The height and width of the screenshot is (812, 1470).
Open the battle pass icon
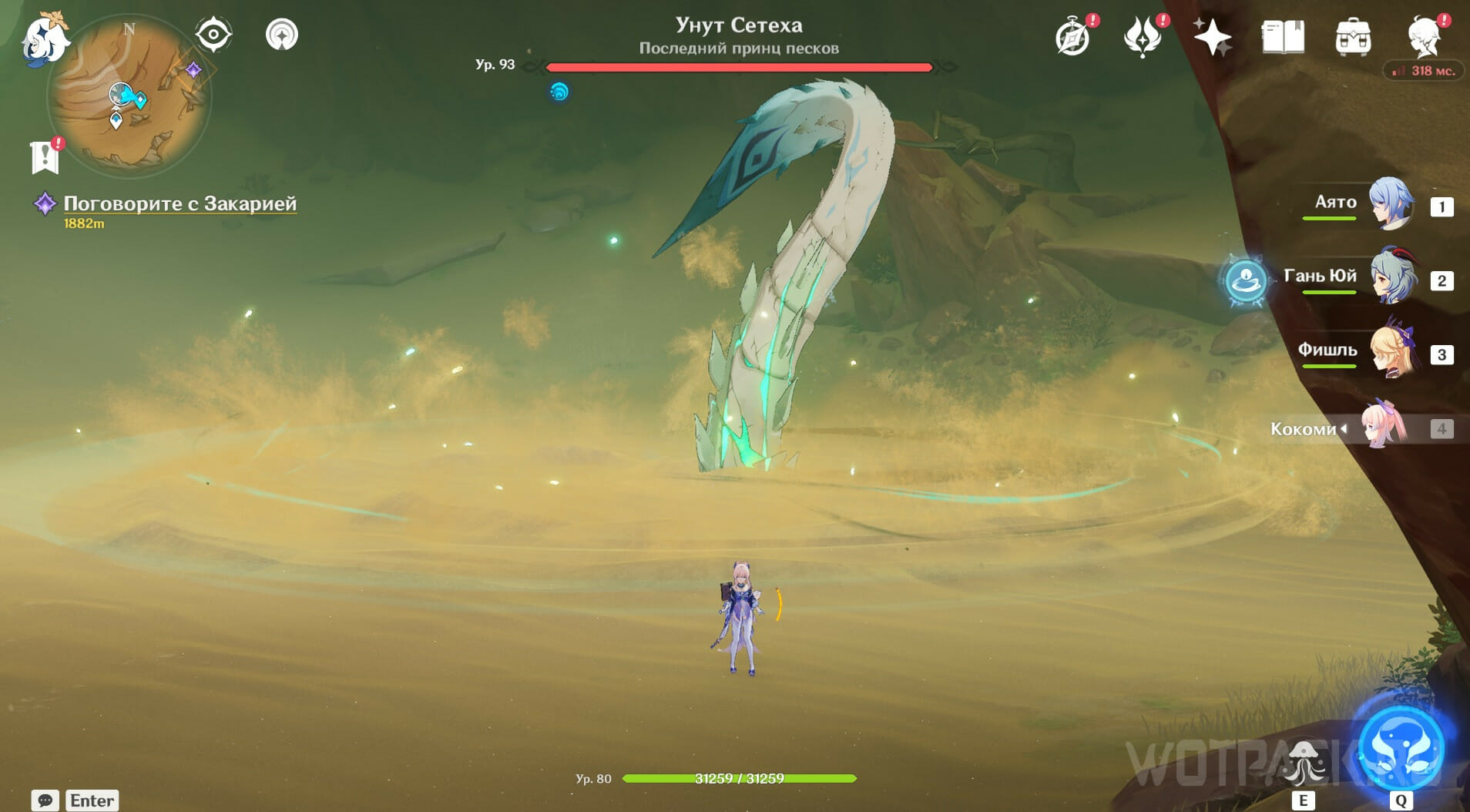pos(1143,37)
